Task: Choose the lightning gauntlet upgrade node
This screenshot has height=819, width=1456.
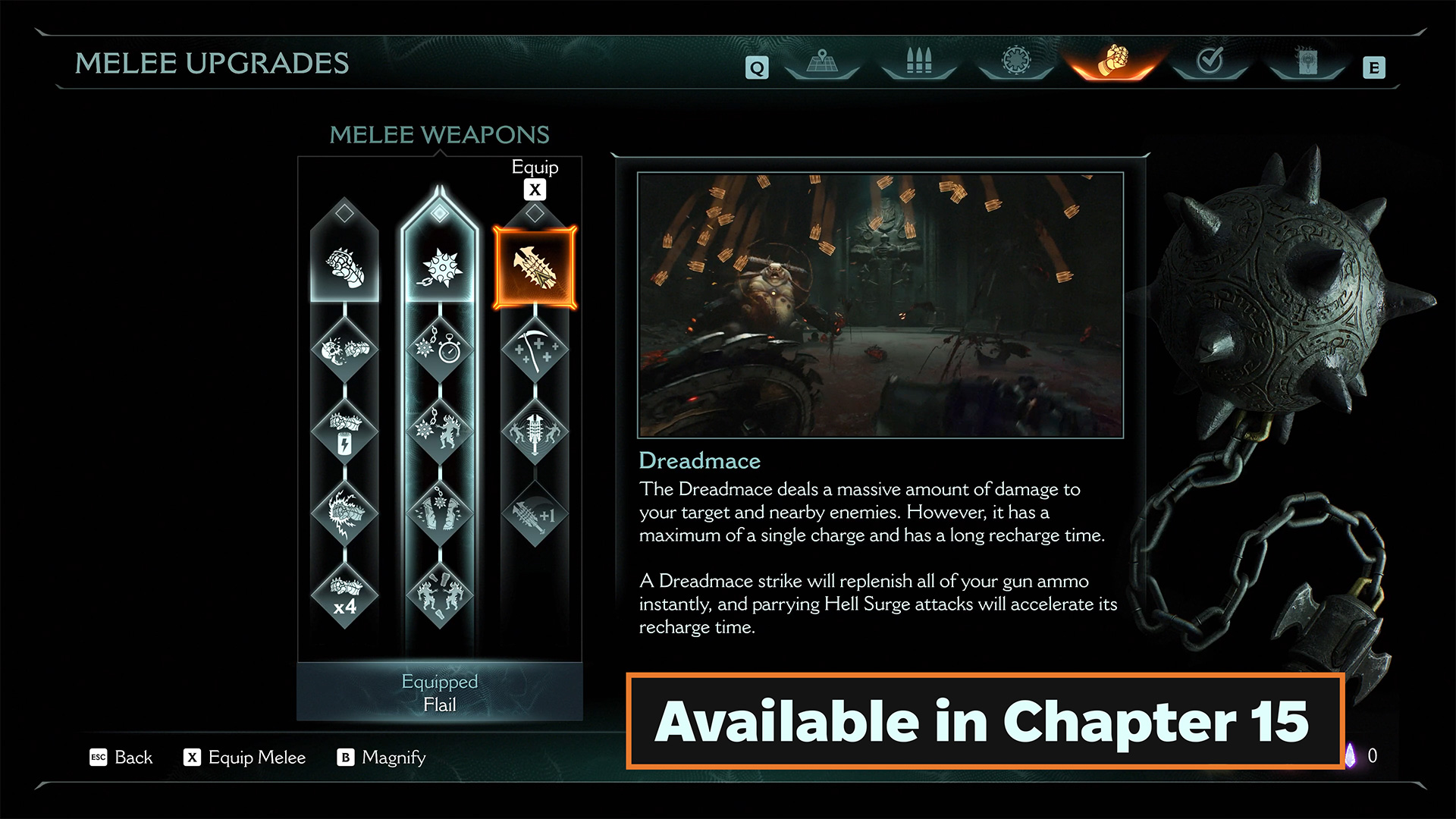Action: point(344,513)
